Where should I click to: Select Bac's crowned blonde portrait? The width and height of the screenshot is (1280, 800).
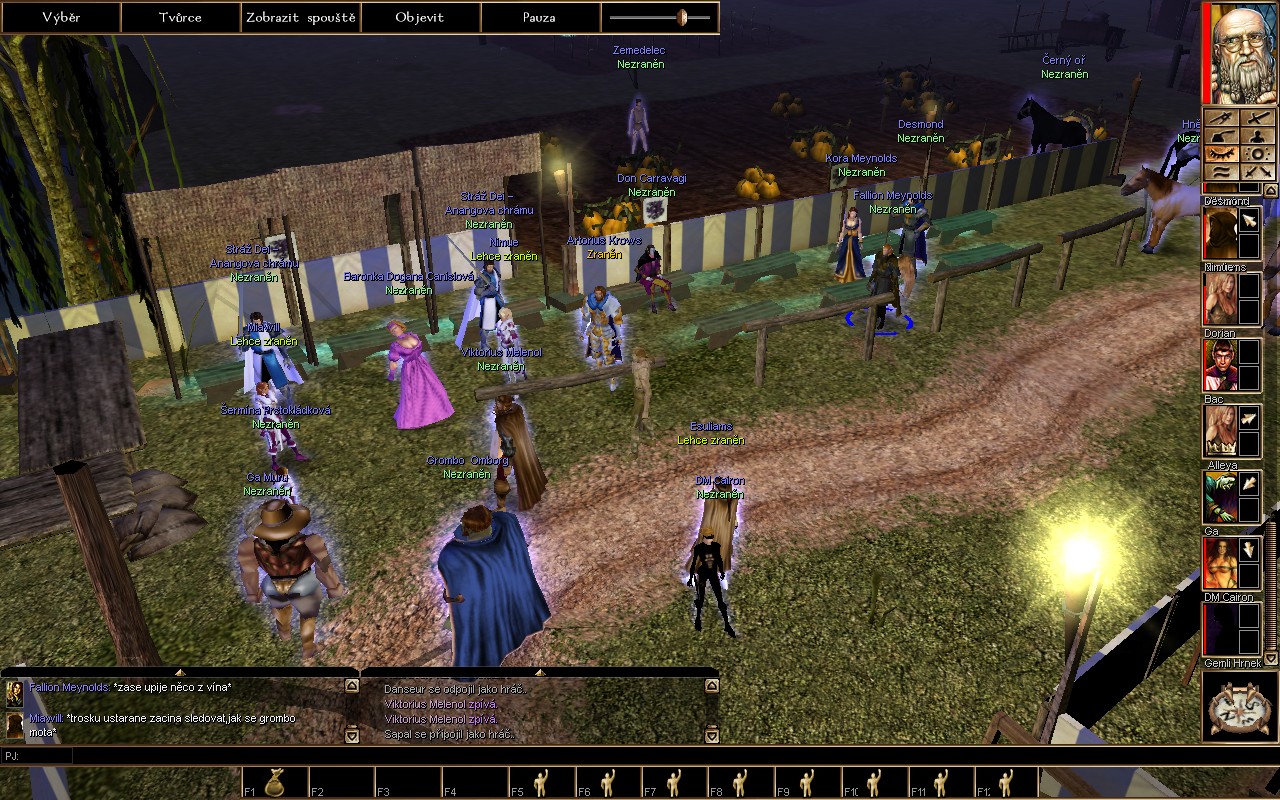click(1219, 431)
